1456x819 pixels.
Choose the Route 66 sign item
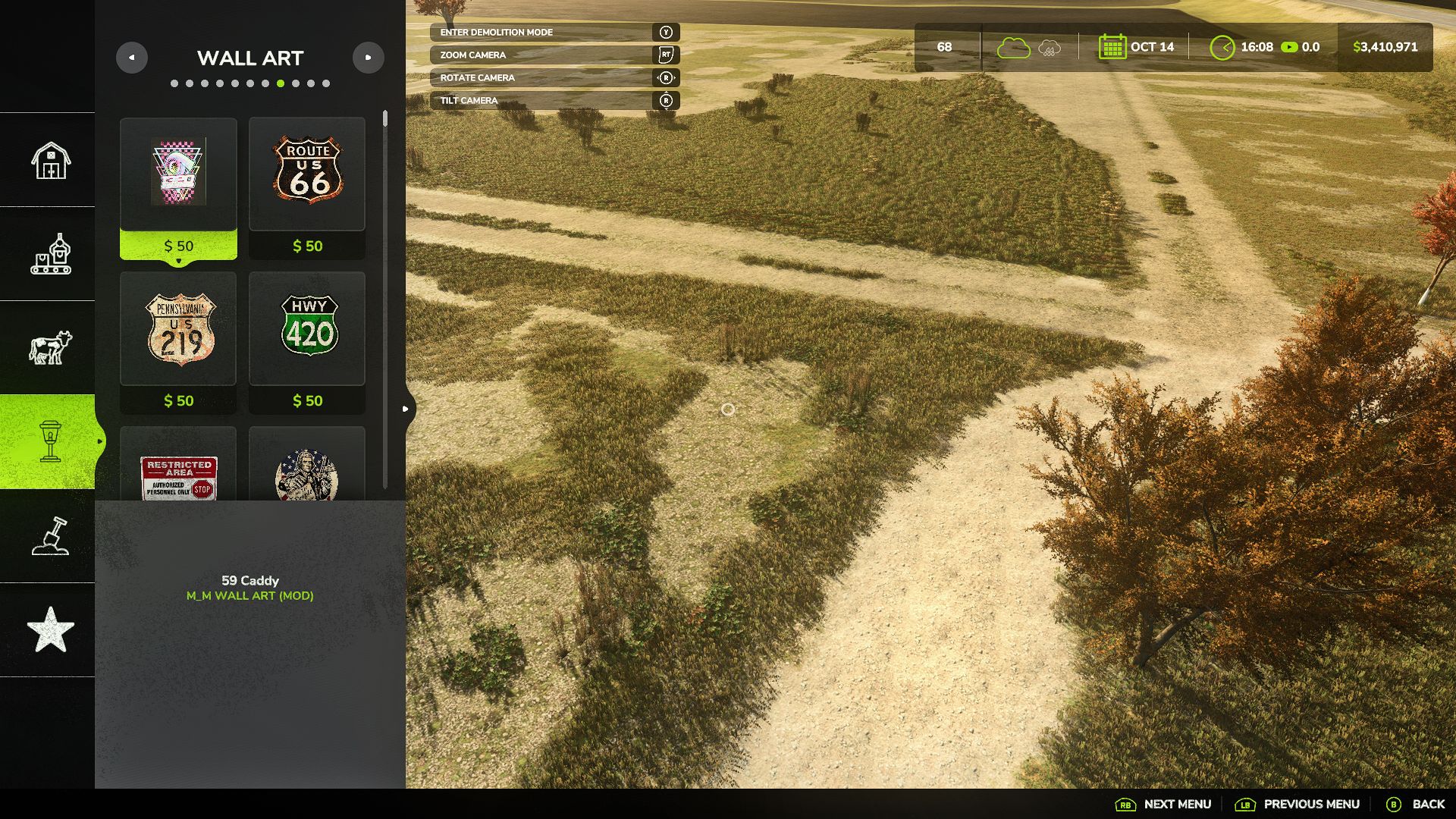point(307,174)
